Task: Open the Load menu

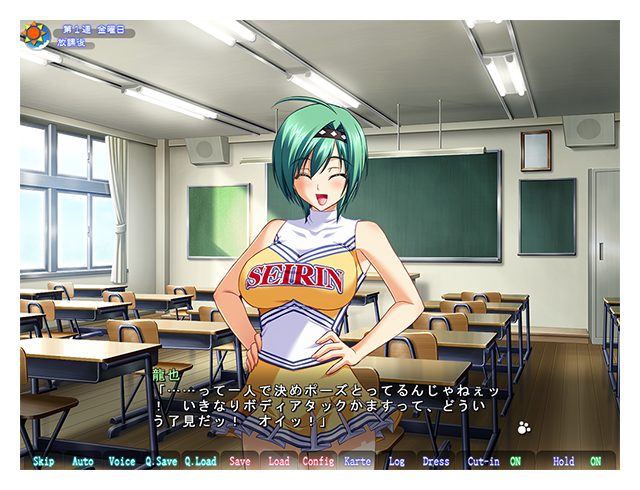Action: click(279, 461)
